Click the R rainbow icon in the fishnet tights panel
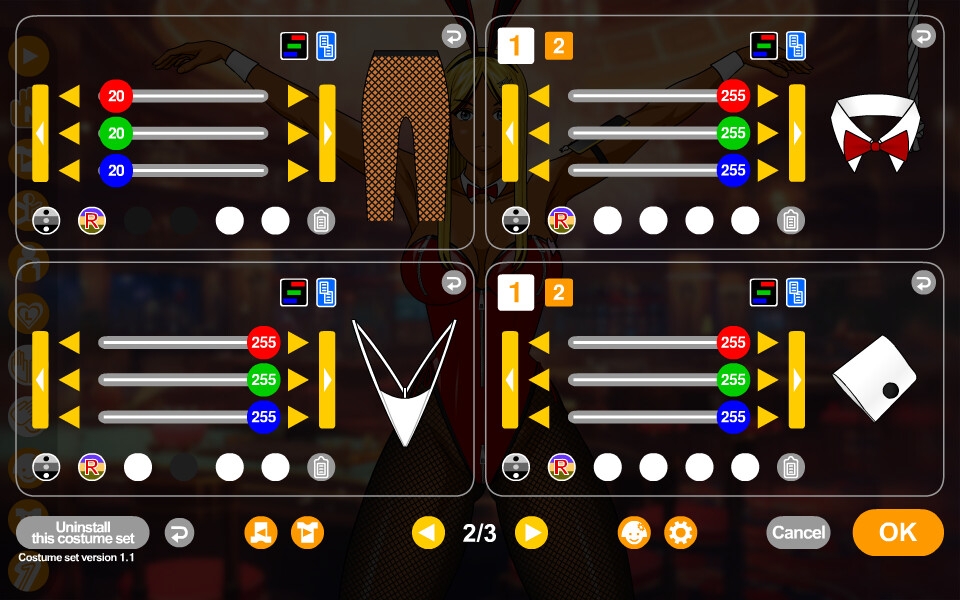The height and width of the screenshot is (600, 960). tap(92, 220)
